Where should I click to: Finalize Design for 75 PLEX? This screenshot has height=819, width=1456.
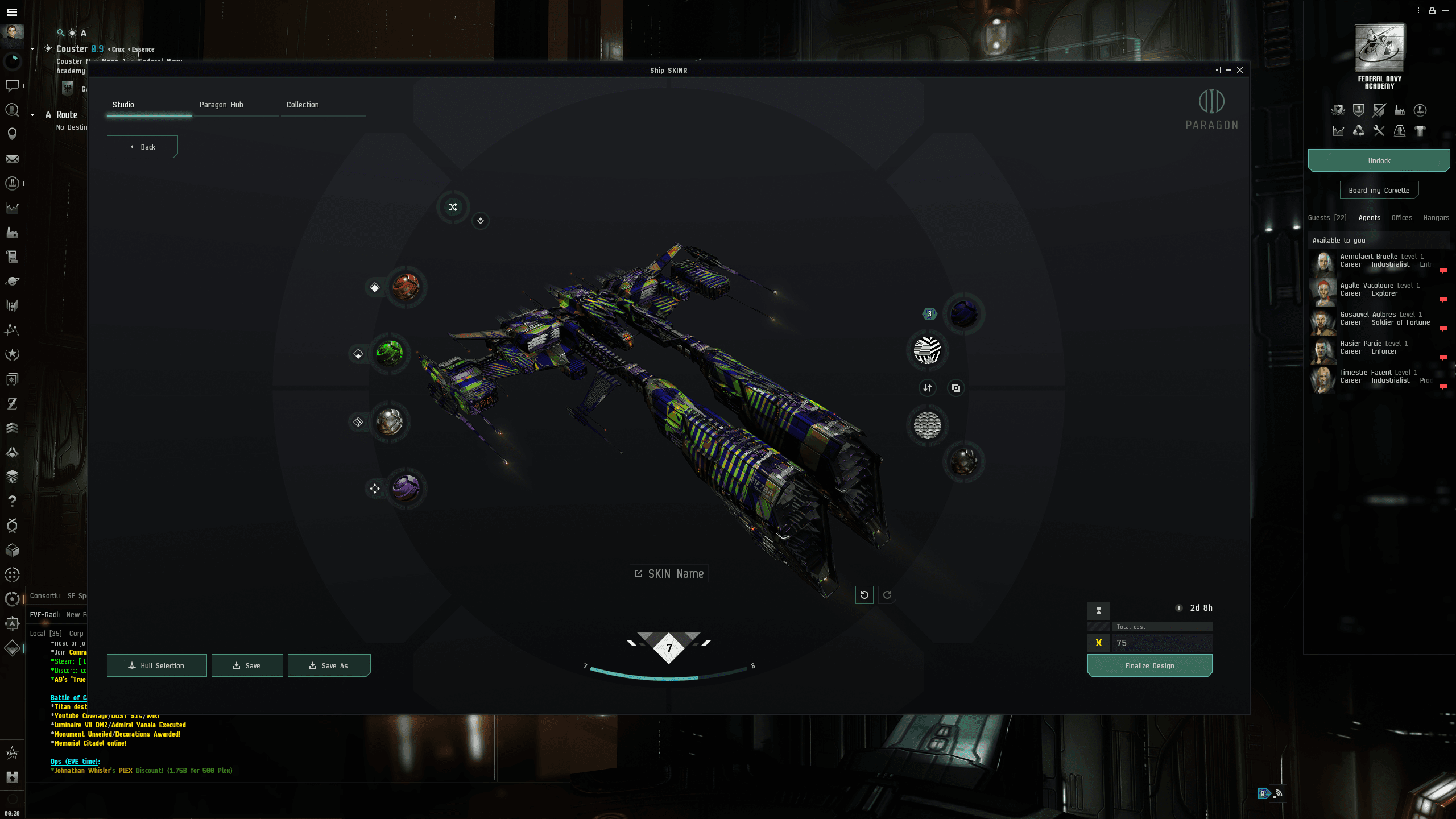1149,665
